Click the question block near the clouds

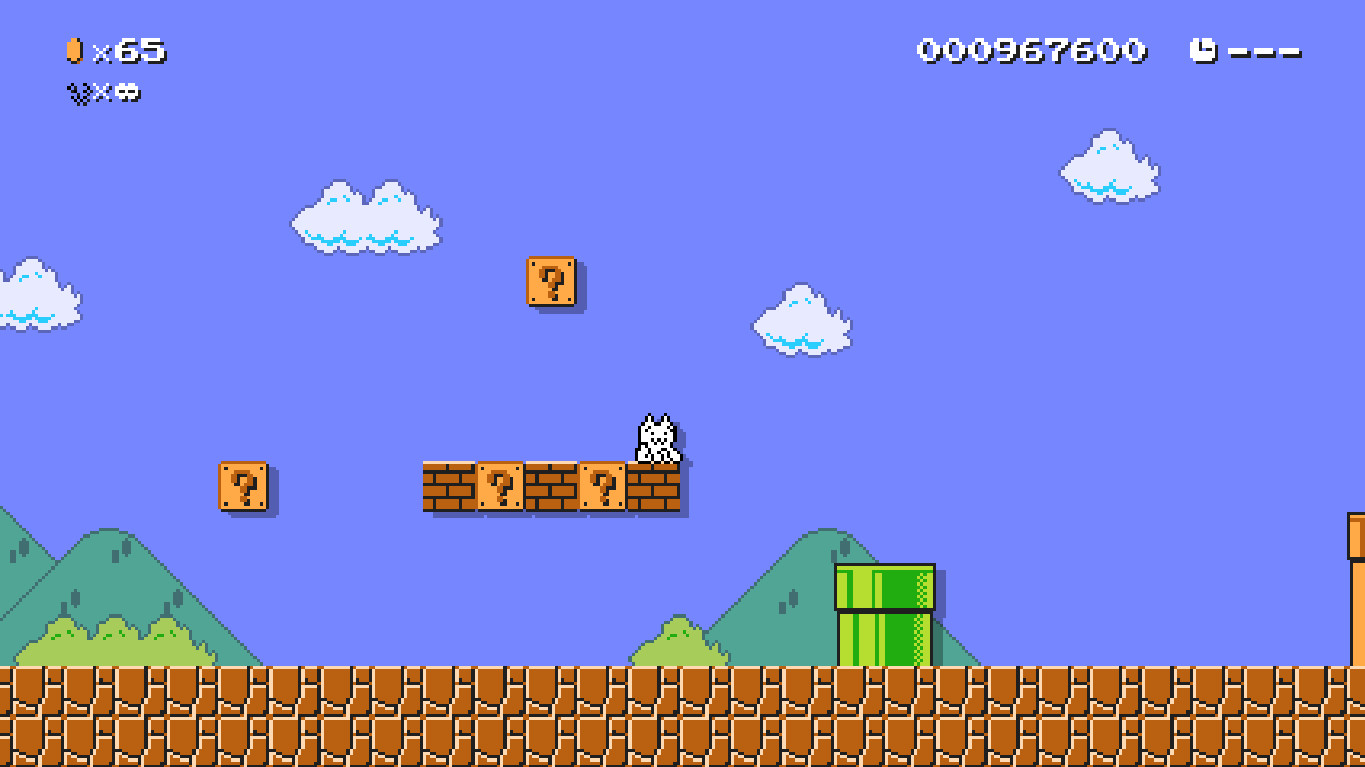click(x=551, y=283)
